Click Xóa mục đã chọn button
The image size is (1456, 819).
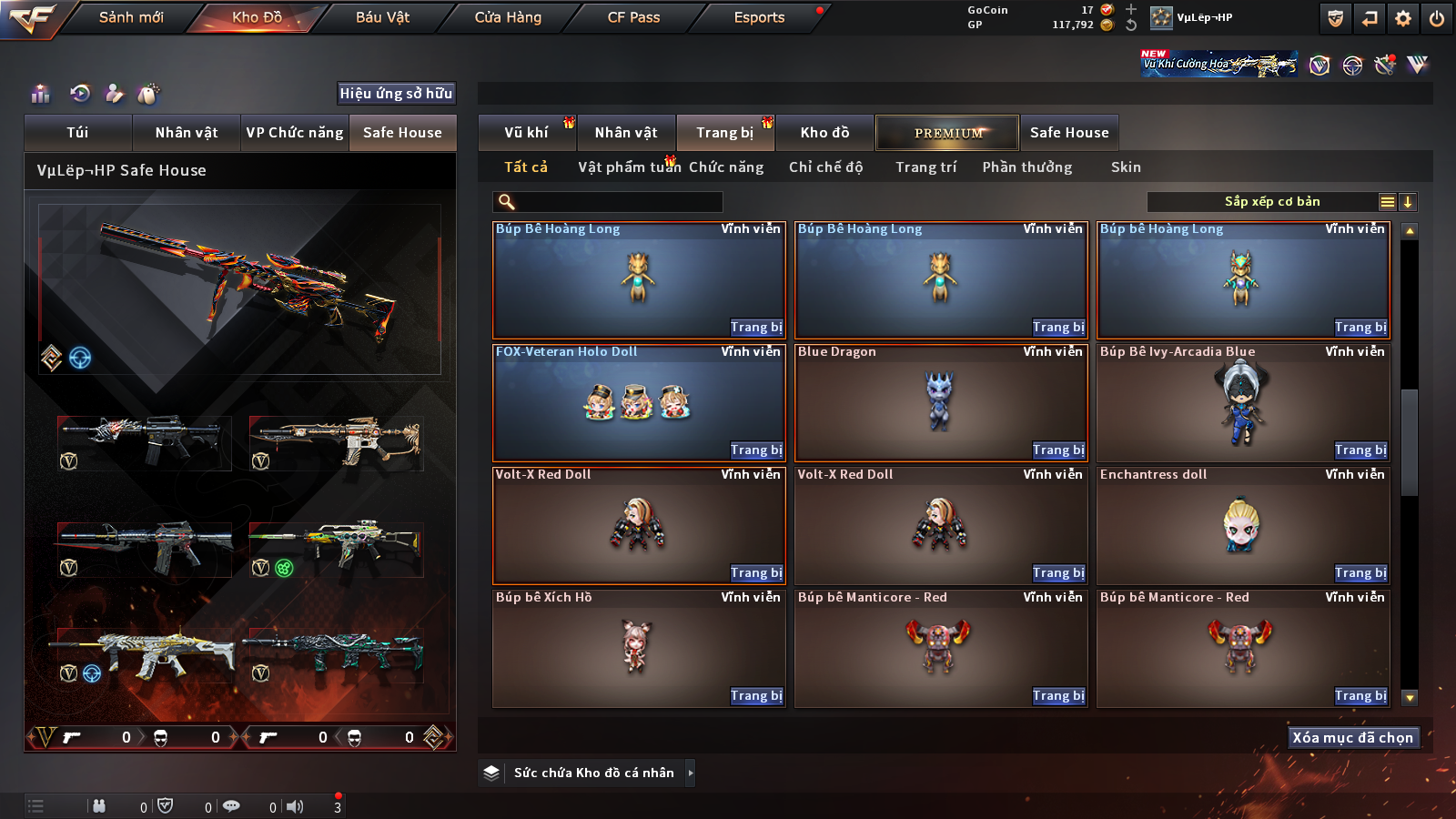click(1352, 737)
